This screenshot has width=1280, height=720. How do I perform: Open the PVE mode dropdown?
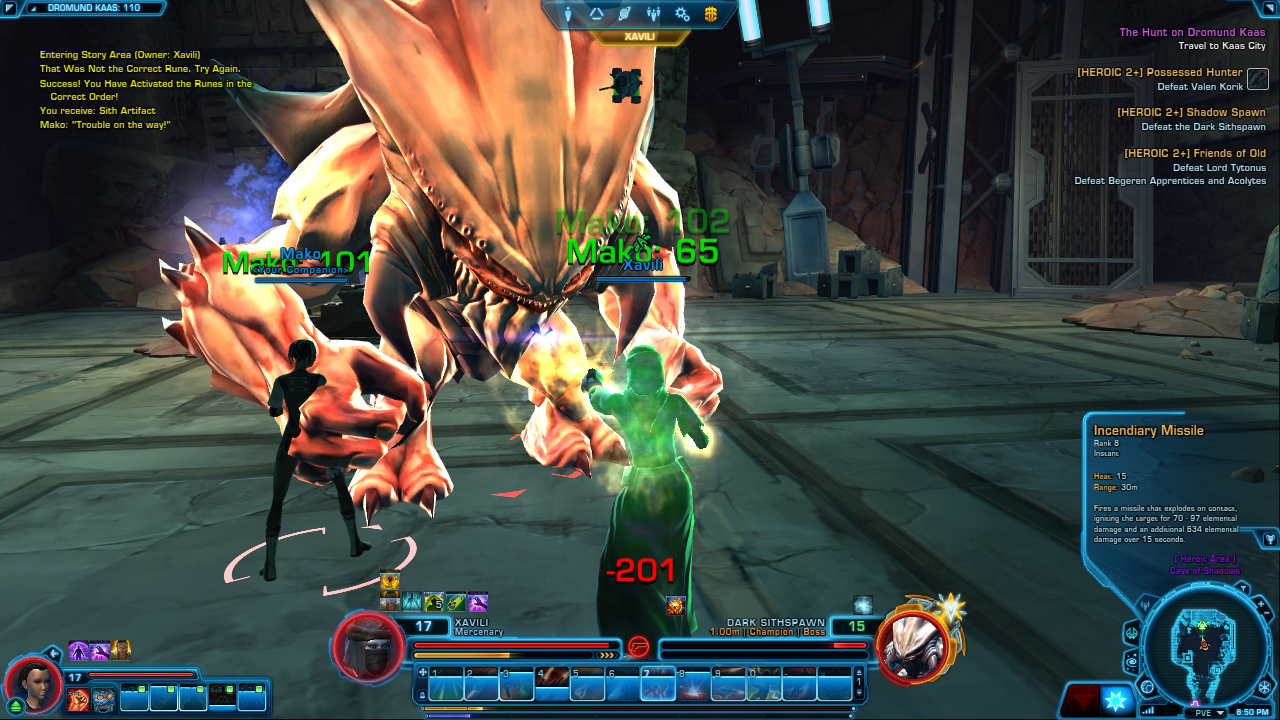(1206, 712)
